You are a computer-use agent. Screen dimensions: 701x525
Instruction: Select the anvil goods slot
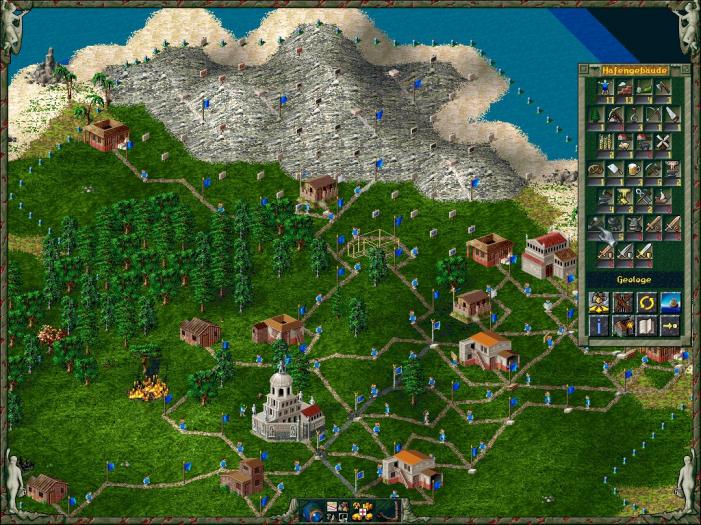pyautogui.click(x=671, y=169)
